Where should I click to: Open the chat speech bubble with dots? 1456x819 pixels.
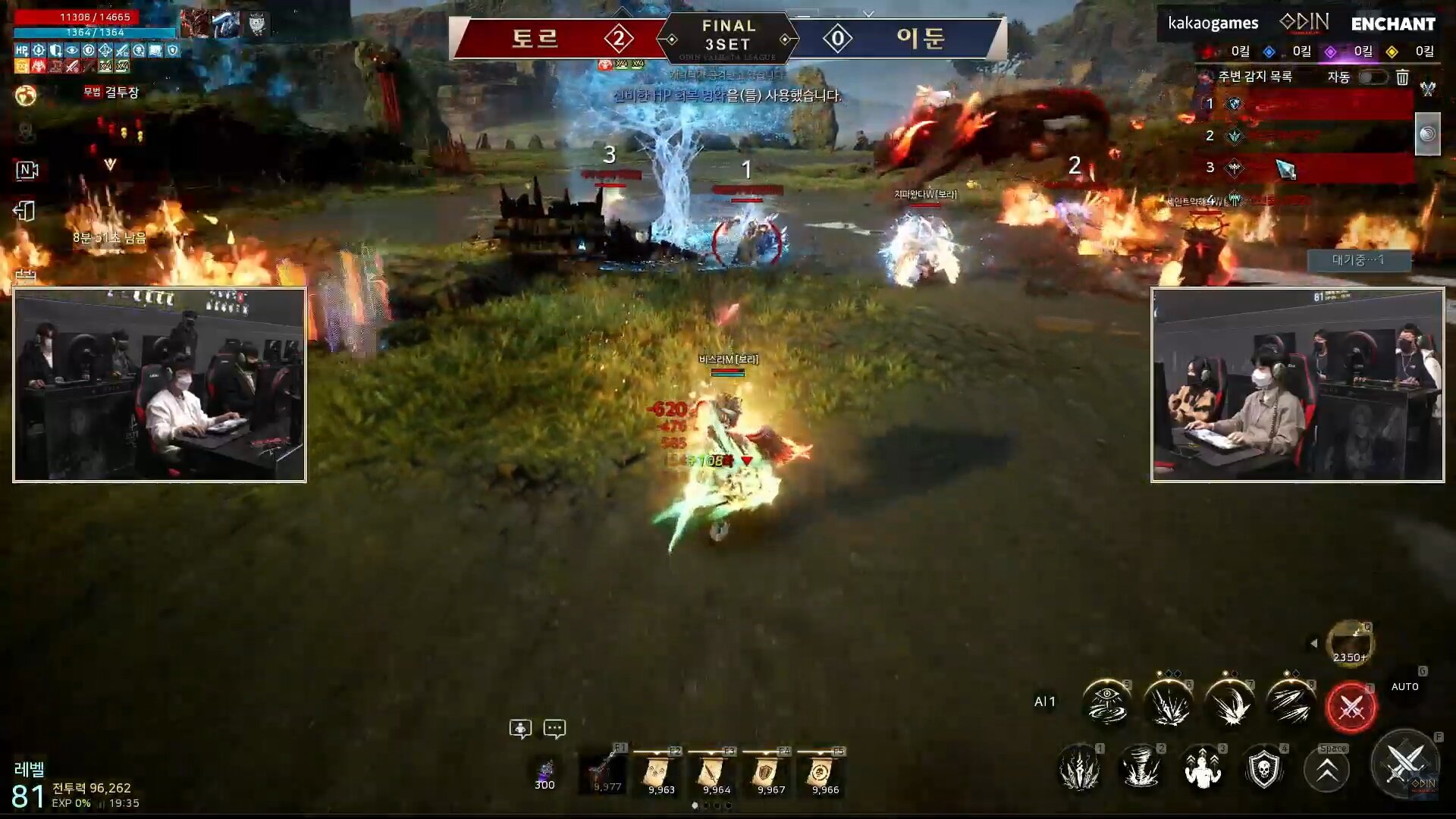coord(554,729)
